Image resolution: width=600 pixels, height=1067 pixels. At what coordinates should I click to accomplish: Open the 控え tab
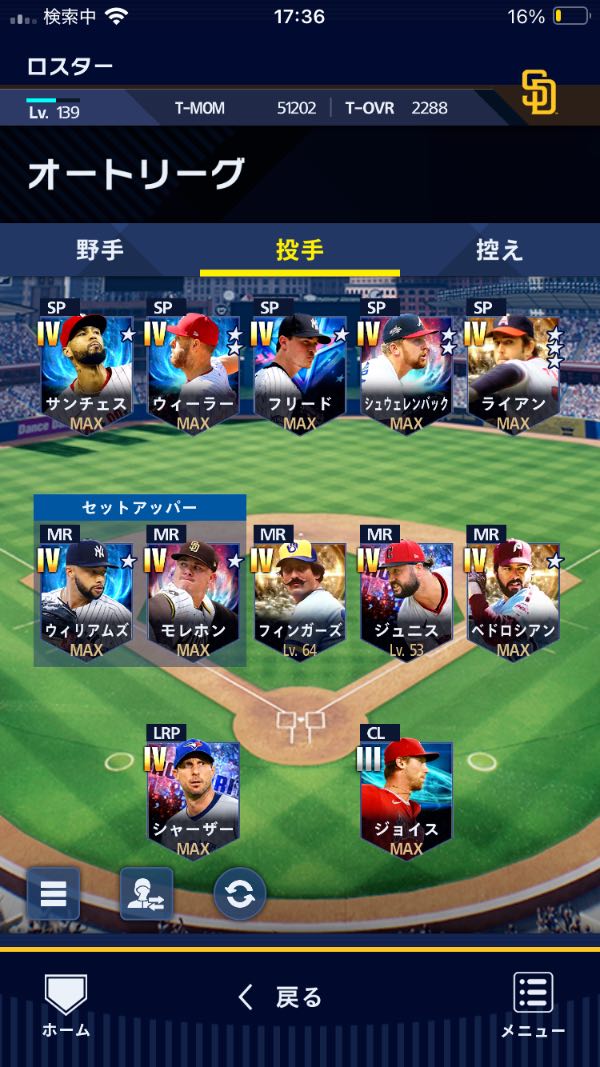click(x=499, y=250)
